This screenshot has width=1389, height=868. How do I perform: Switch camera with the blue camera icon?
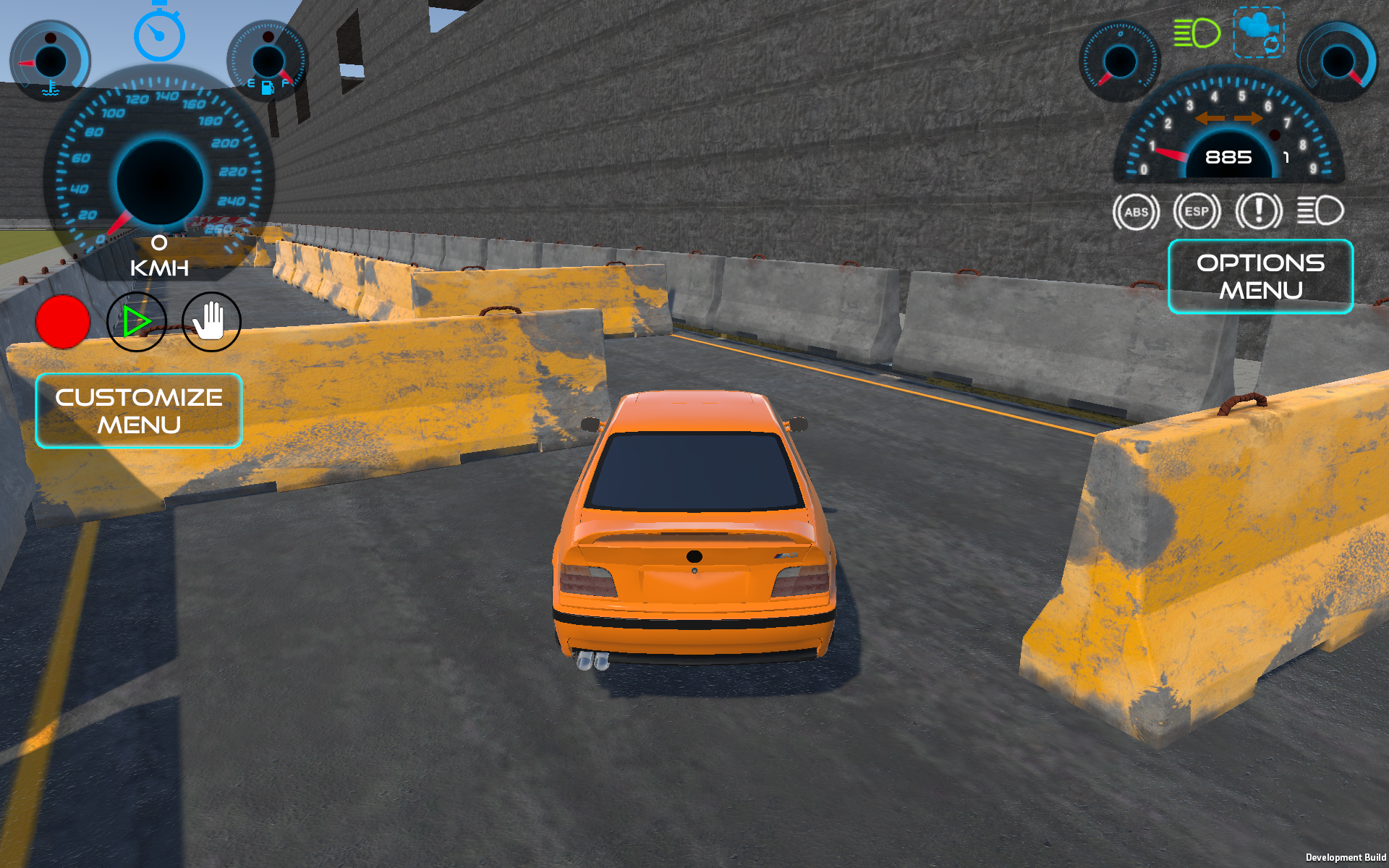[1258, 32]
